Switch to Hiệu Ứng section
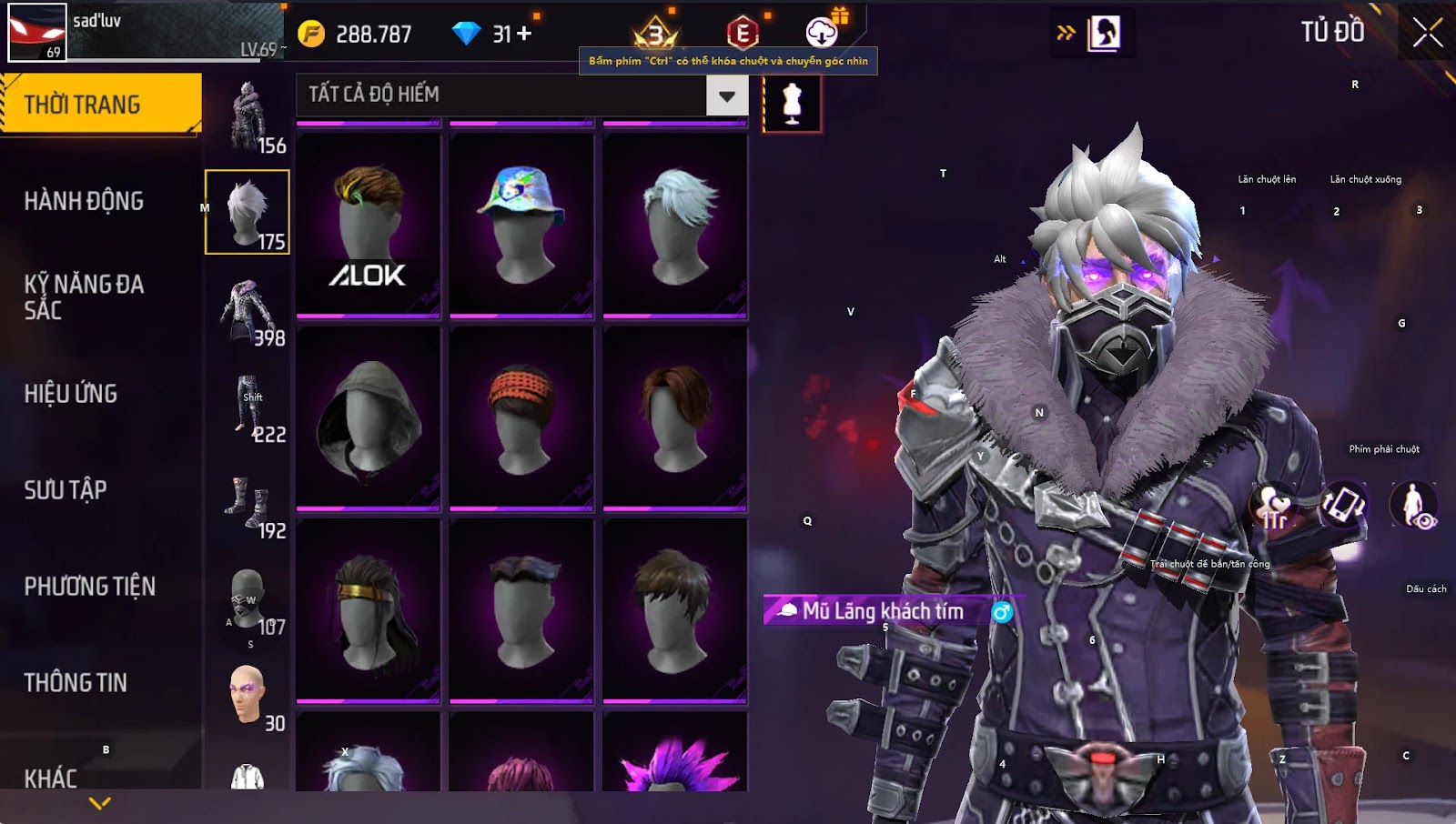Viewport: 1456px width, 824px height. (71, 394)
